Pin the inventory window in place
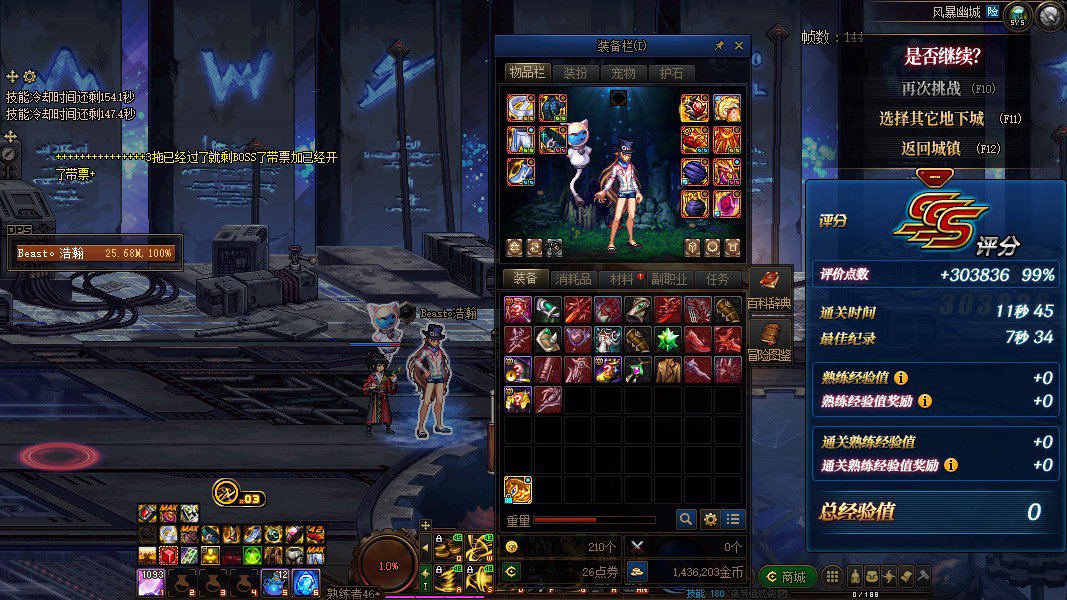 (x=719, y=46)
